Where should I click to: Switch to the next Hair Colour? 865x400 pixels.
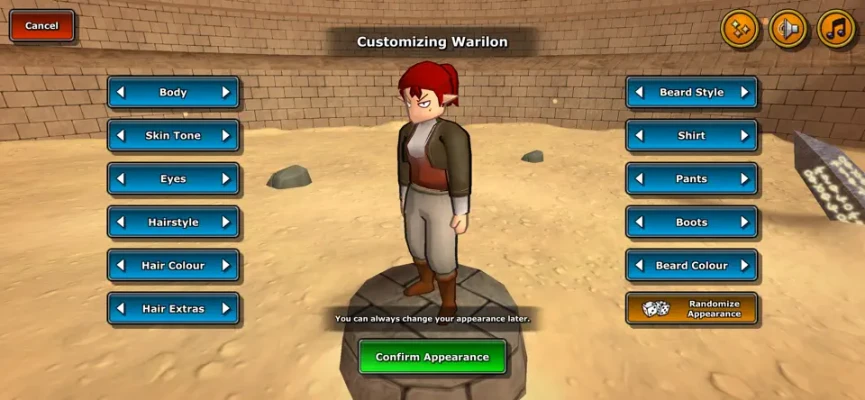[x=226, y=265]
